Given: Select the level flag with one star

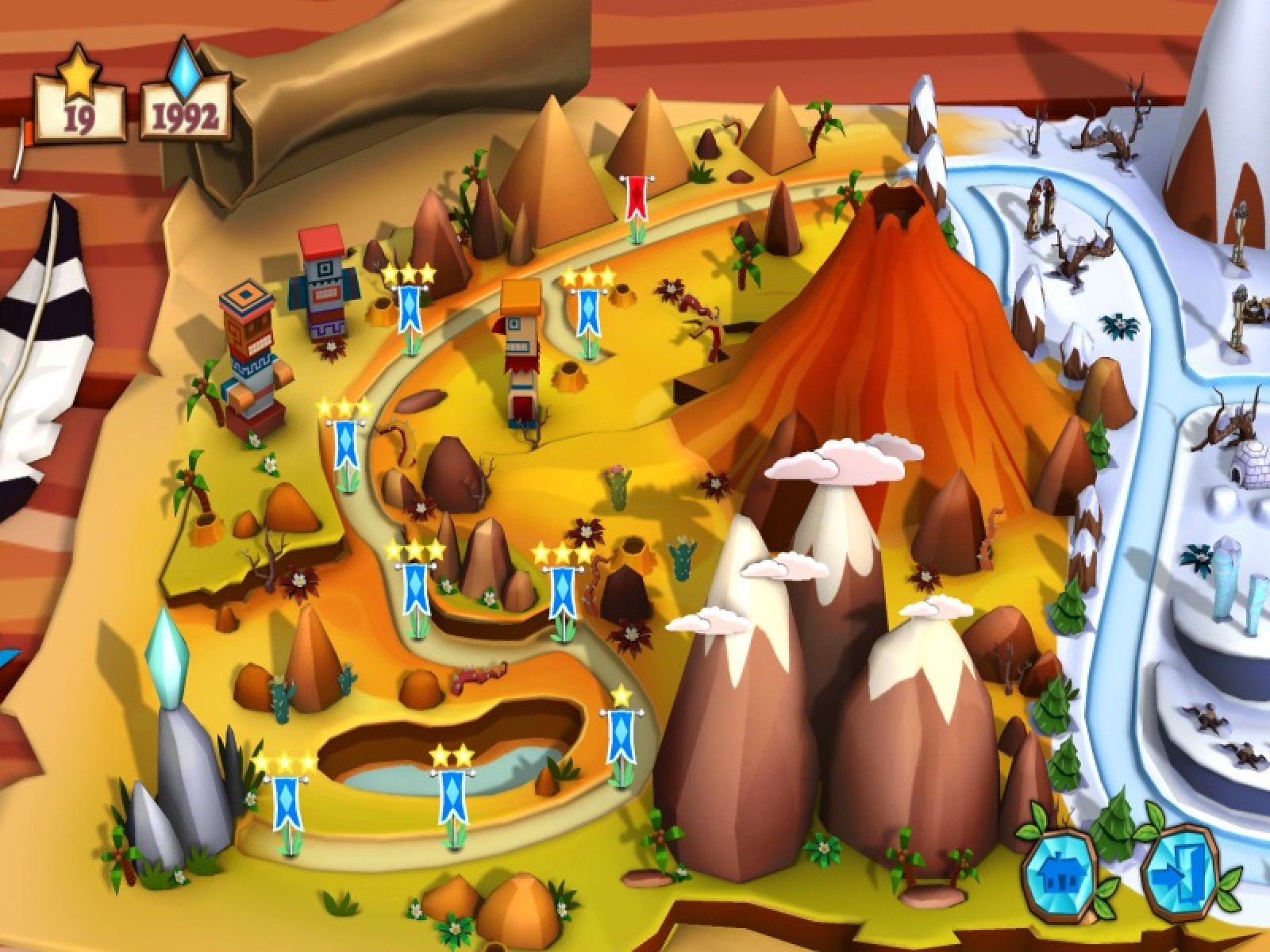Looking at the screenshot, I should [622, 736].
